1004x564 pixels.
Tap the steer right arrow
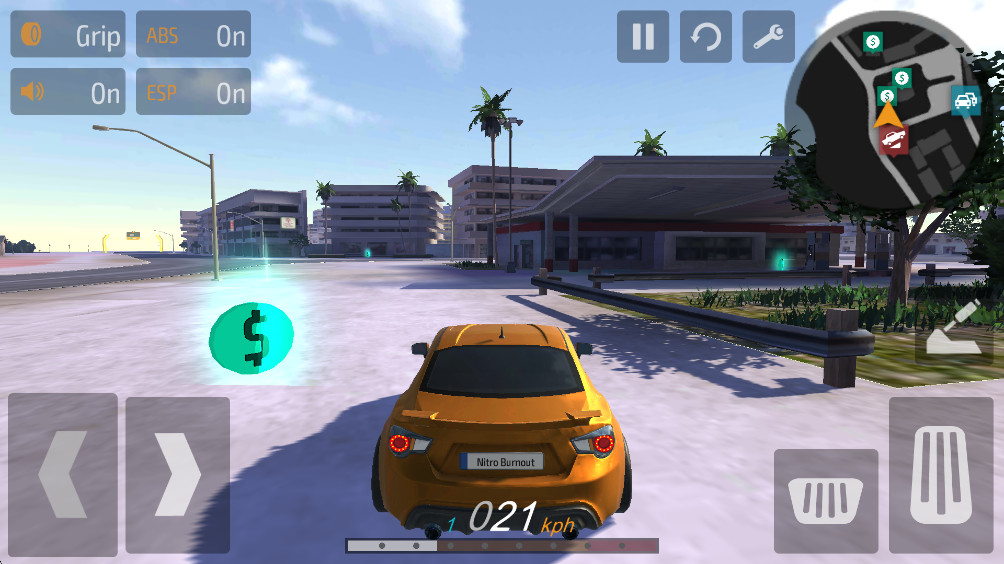coord(177,473)
